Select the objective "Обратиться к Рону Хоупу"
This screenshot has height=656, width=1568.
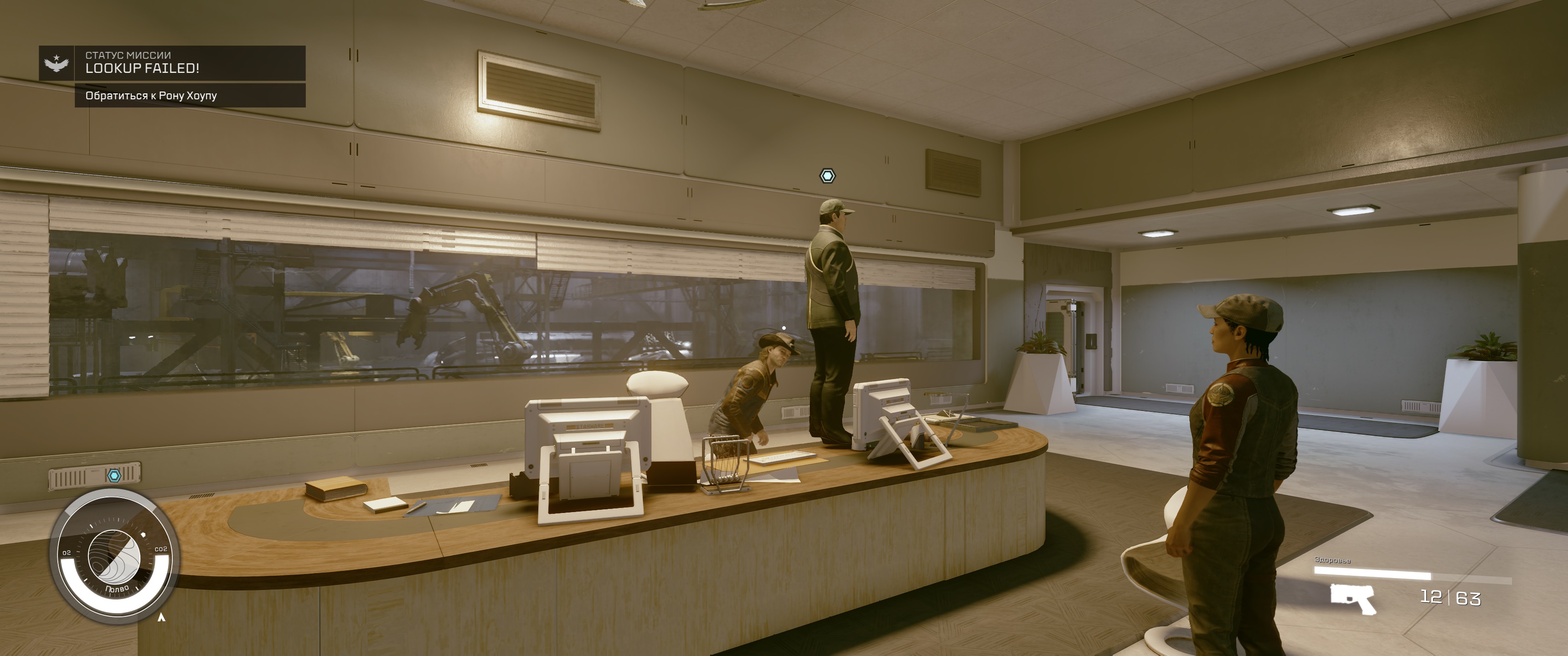[189, 96]
